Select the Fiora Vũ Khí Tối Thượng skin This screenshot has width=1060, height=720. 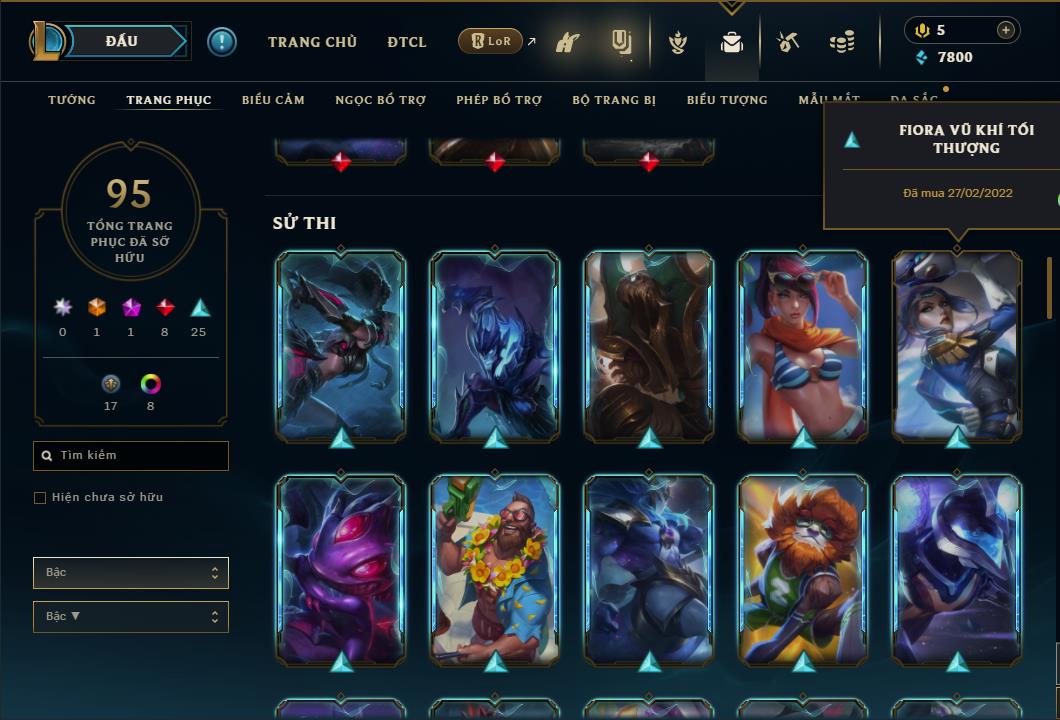click(956, 345)
